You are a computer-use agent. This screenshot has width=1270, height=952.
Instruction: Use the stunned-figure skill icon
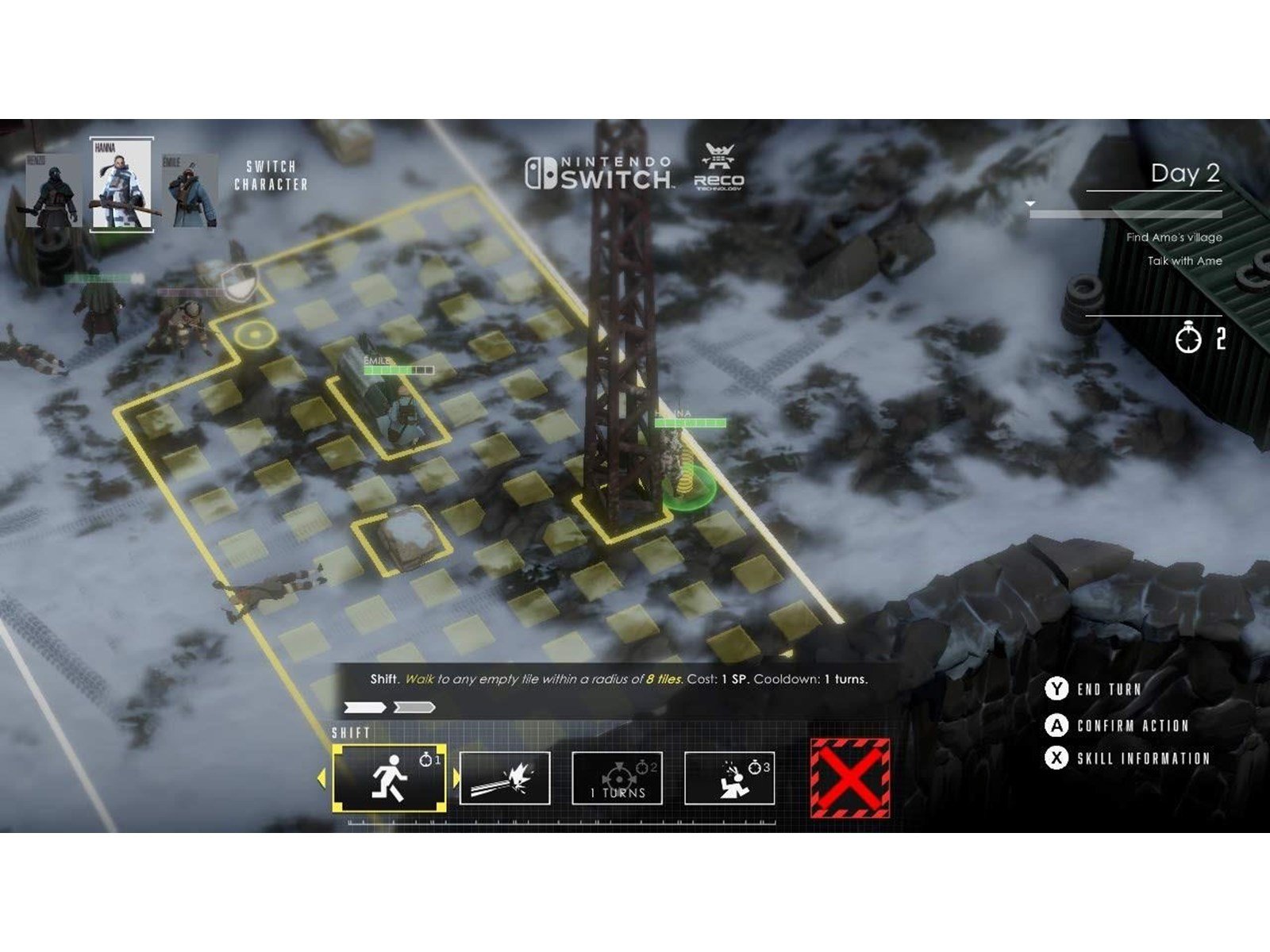pos(729,778)
